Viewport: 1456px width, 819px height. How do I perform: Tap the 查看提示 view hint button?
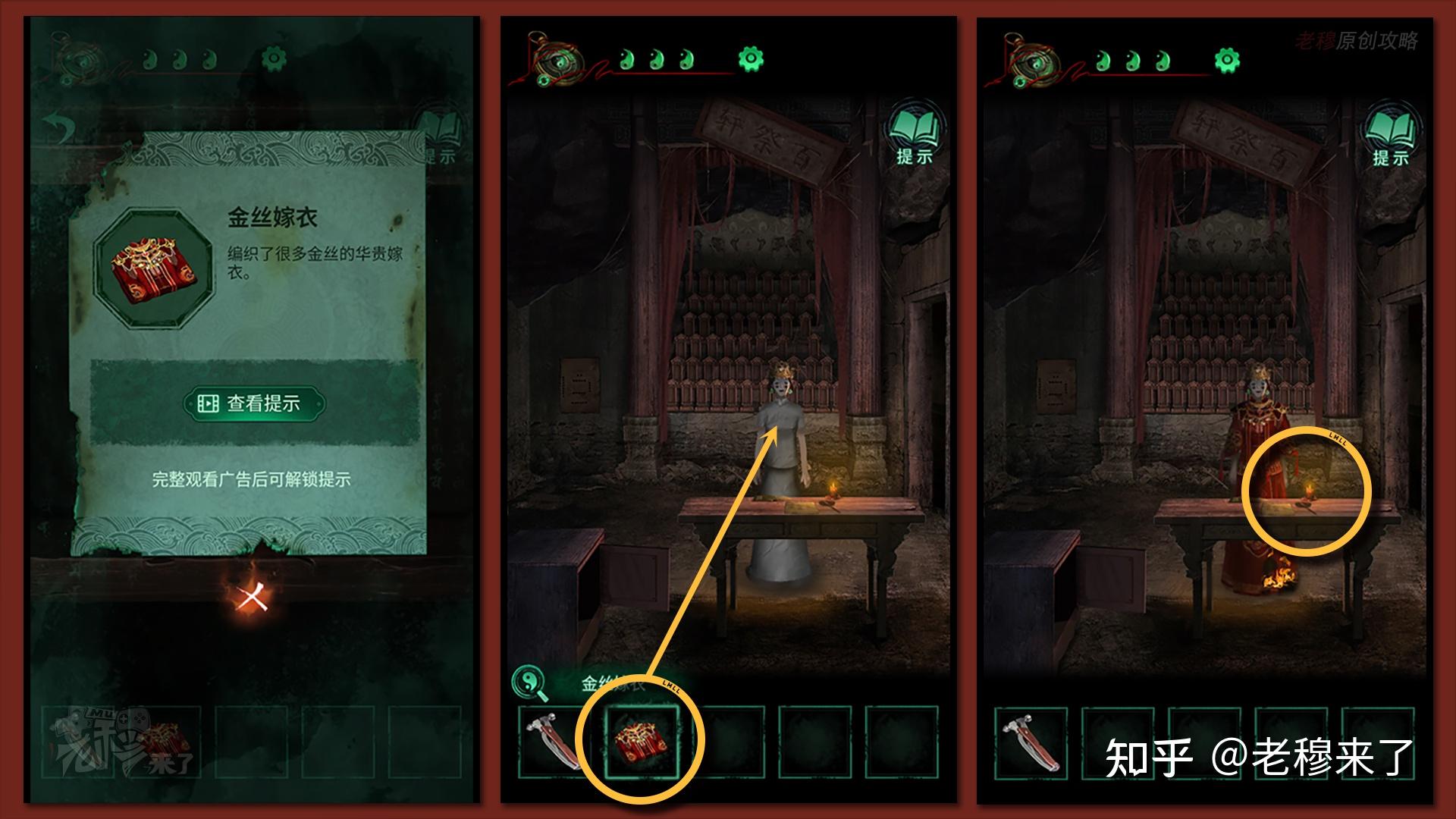pos(254,403)
